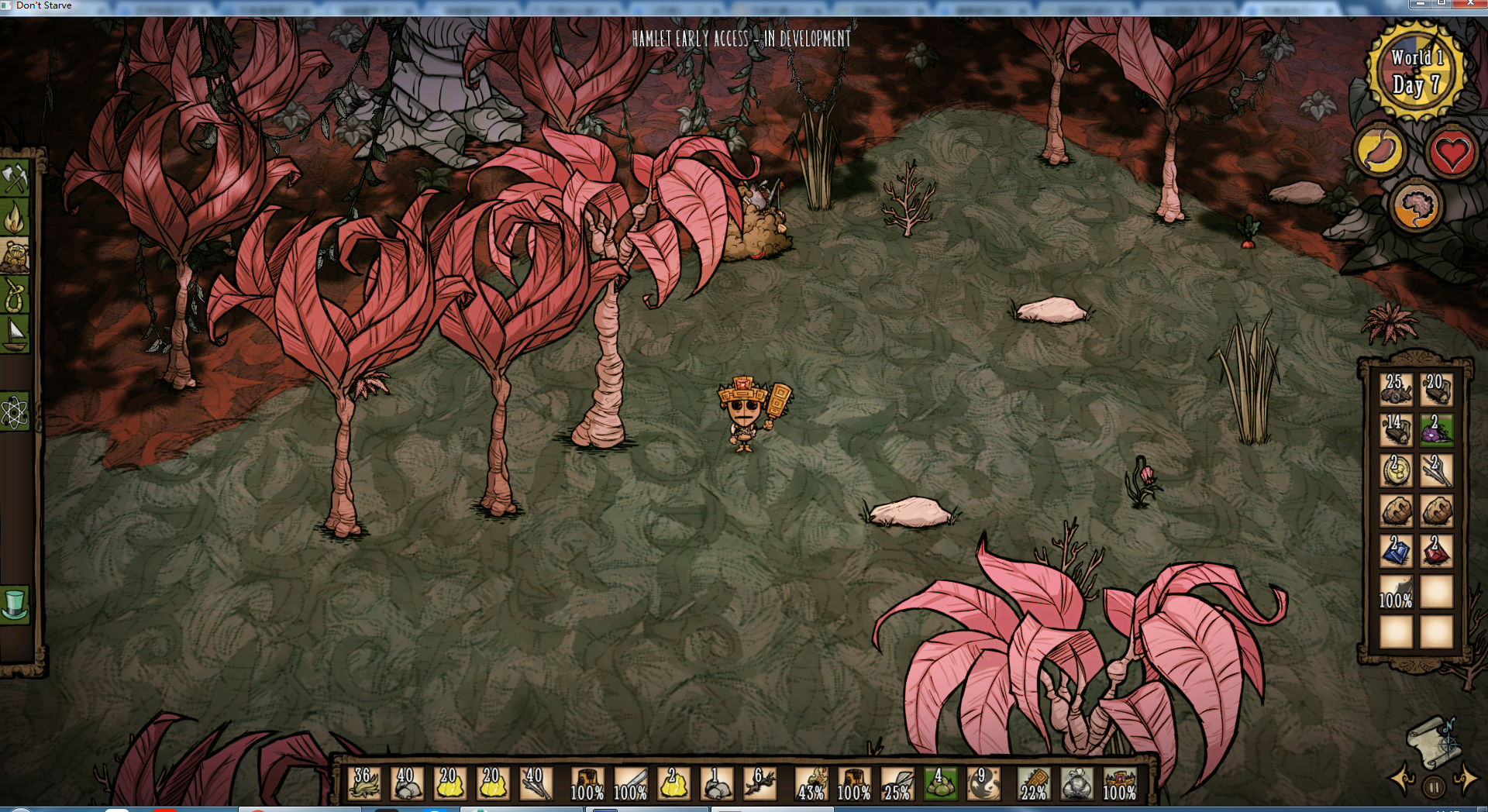Open the Tools crafting tab

[x=15, y=179]
